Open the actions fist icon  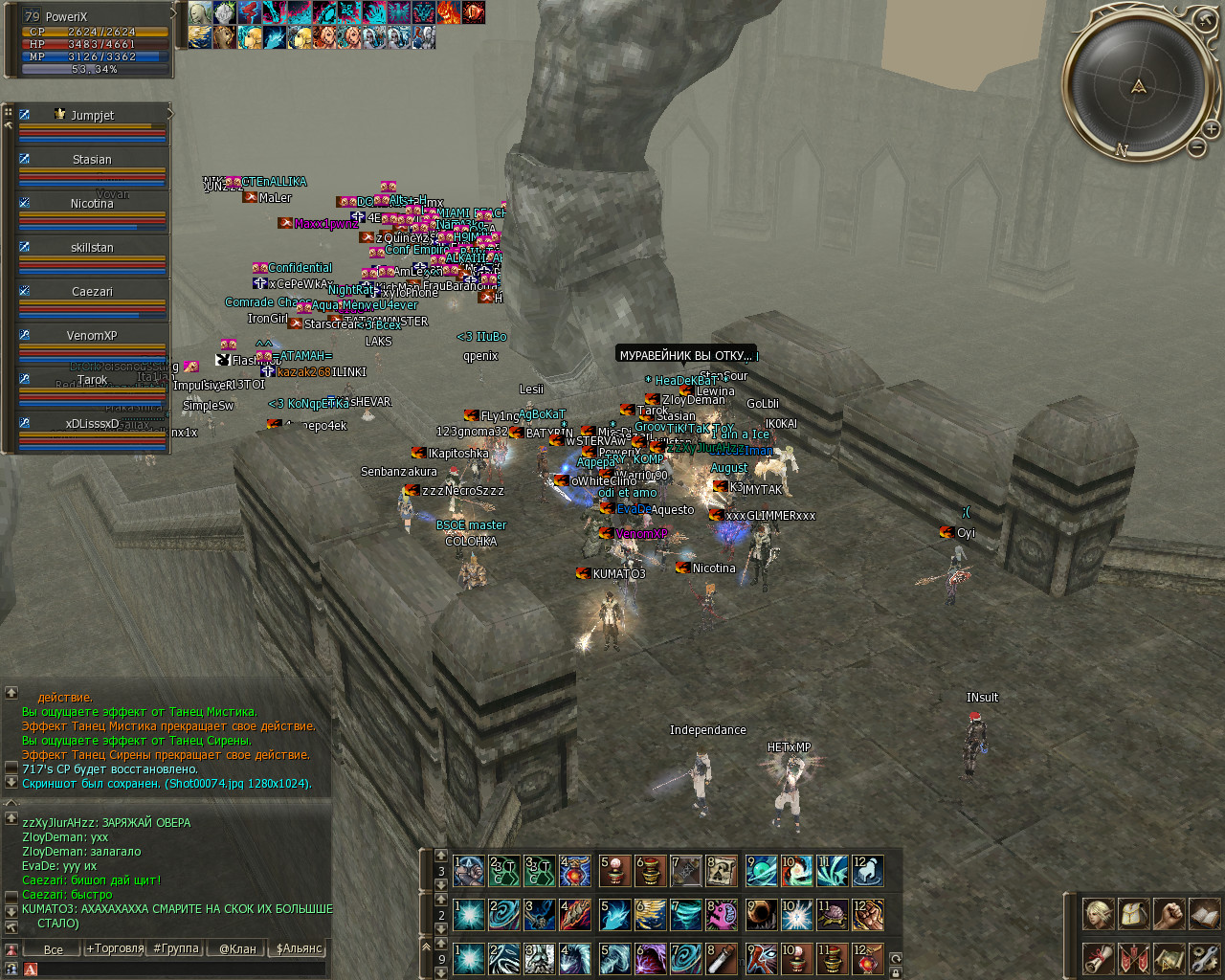pyautogui.click(x=1169, y=914)
